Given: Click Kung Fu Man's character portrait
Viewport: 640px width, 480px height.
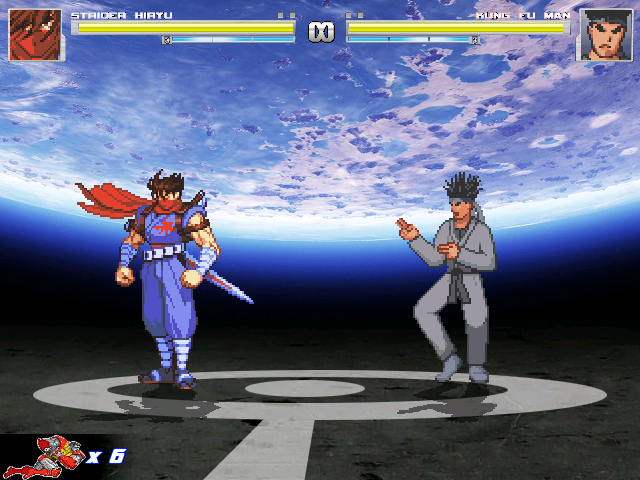Looking at the screenshot, I should [605, 35].
